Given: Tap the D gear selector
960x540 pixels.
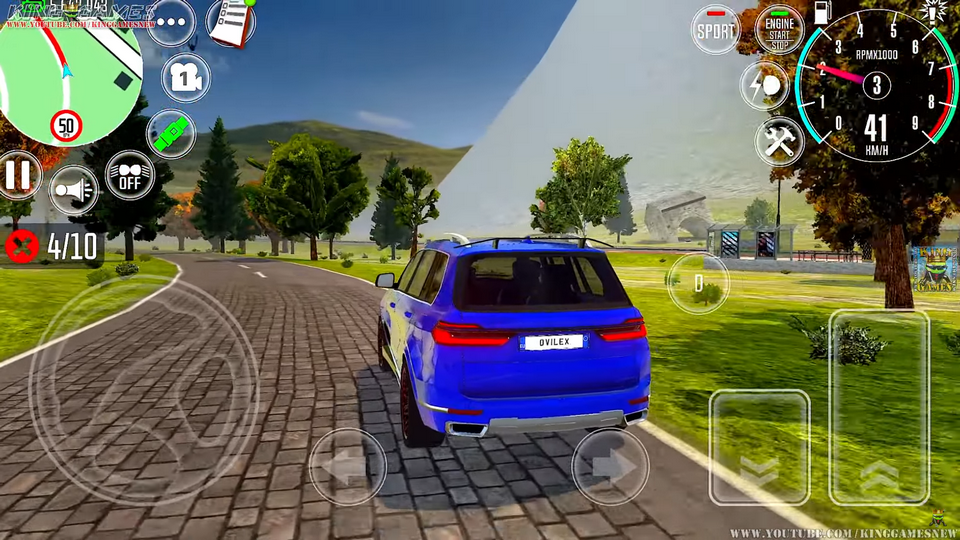Looking at the screenshot, I should tap(699, 283).
